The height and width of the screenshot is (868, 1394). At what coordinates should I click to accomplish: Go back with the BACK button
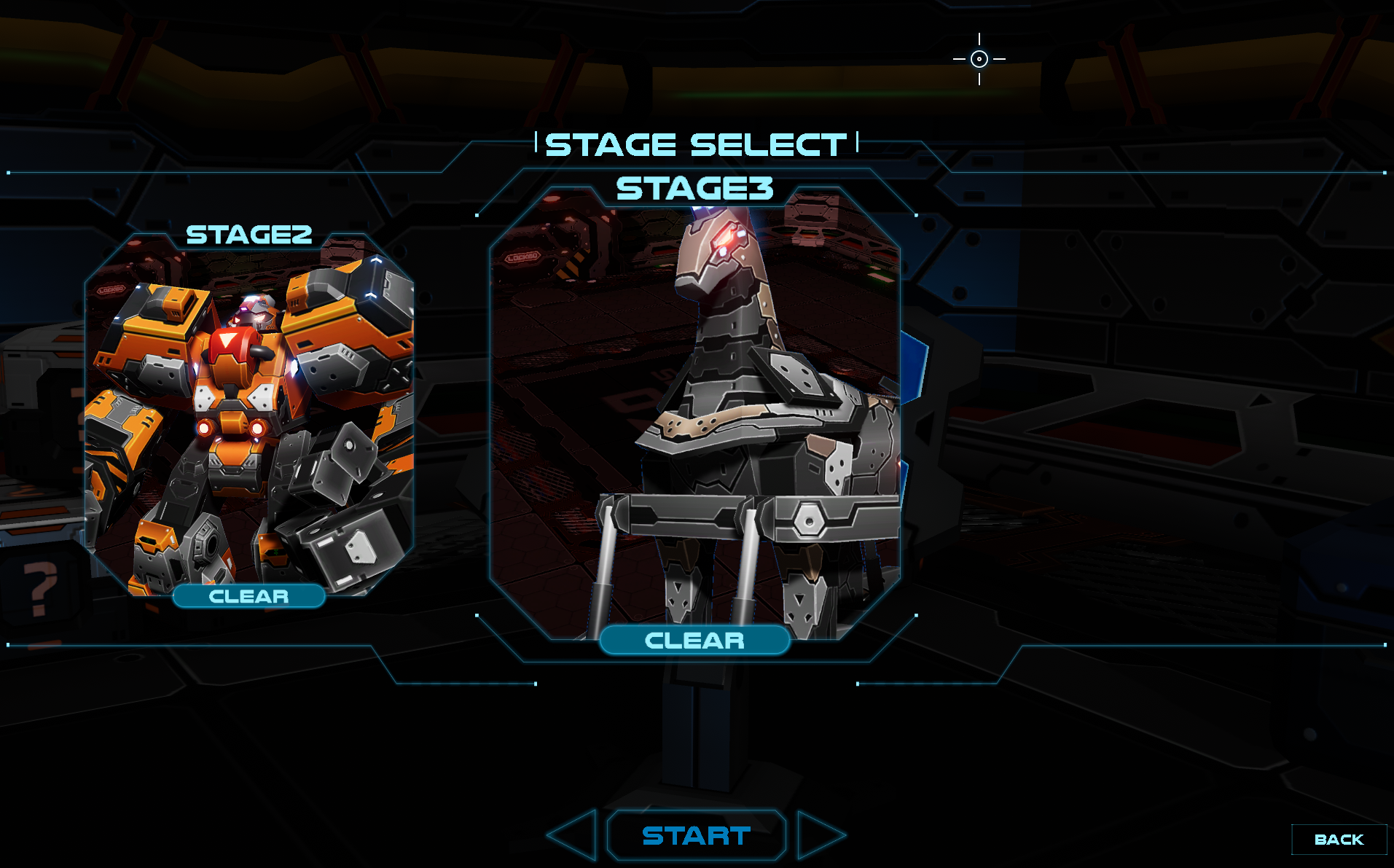tap(1339, 840)
